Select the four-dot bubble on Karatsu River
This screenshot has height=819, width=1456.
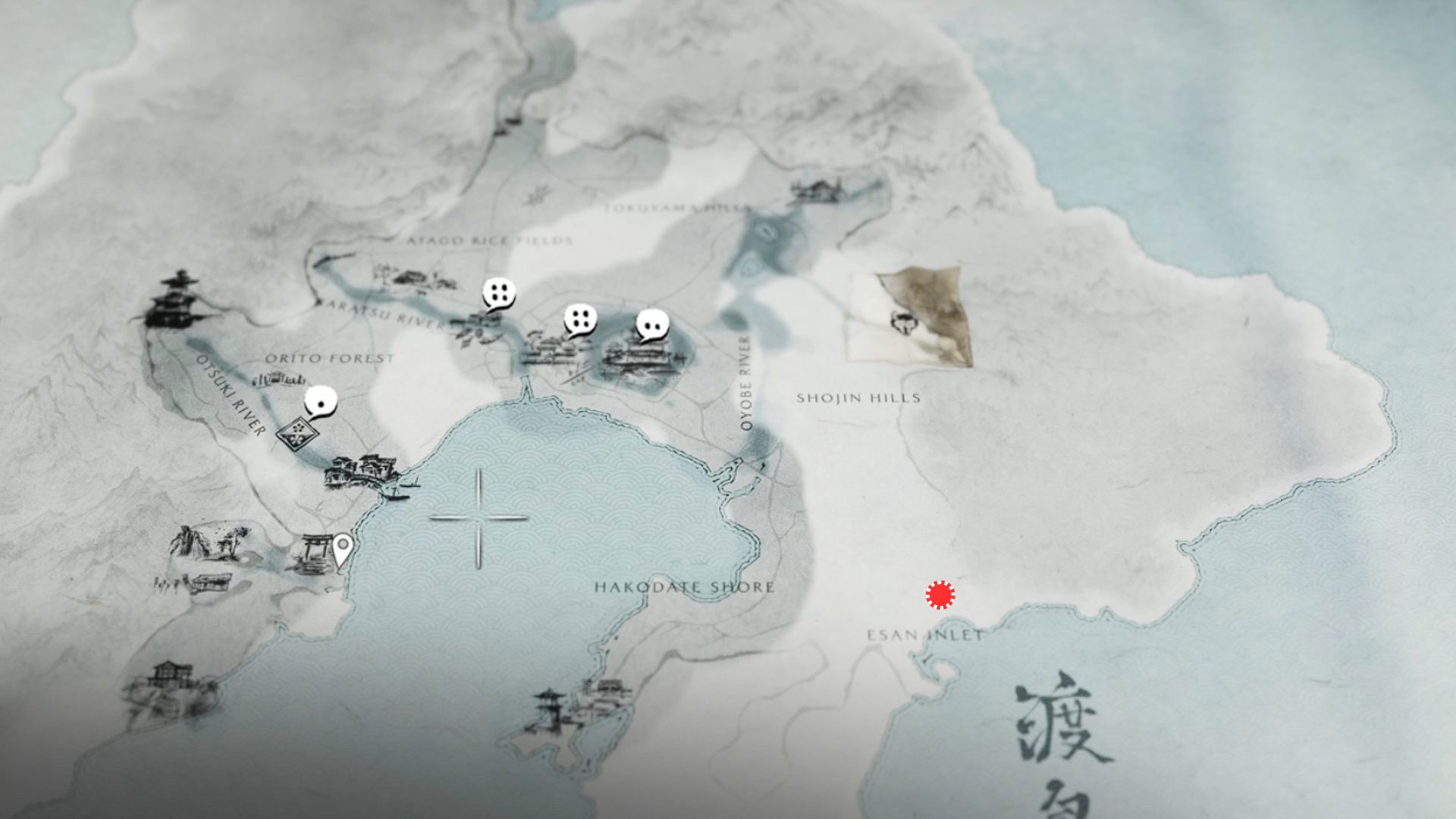[x=499, y=293]
